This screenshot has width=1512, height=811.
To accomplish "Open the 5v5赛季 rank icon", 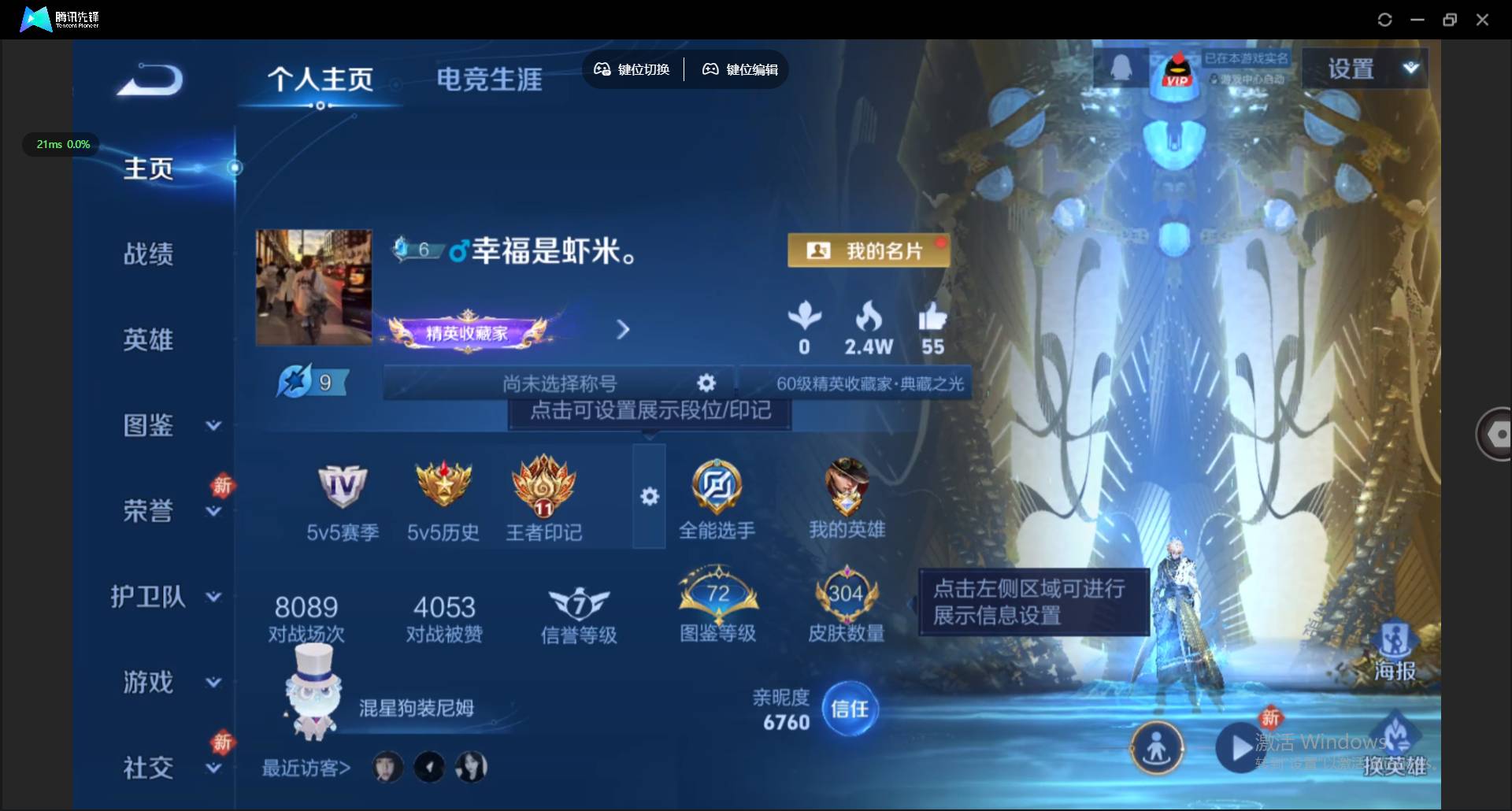I will tap(342, 487).
